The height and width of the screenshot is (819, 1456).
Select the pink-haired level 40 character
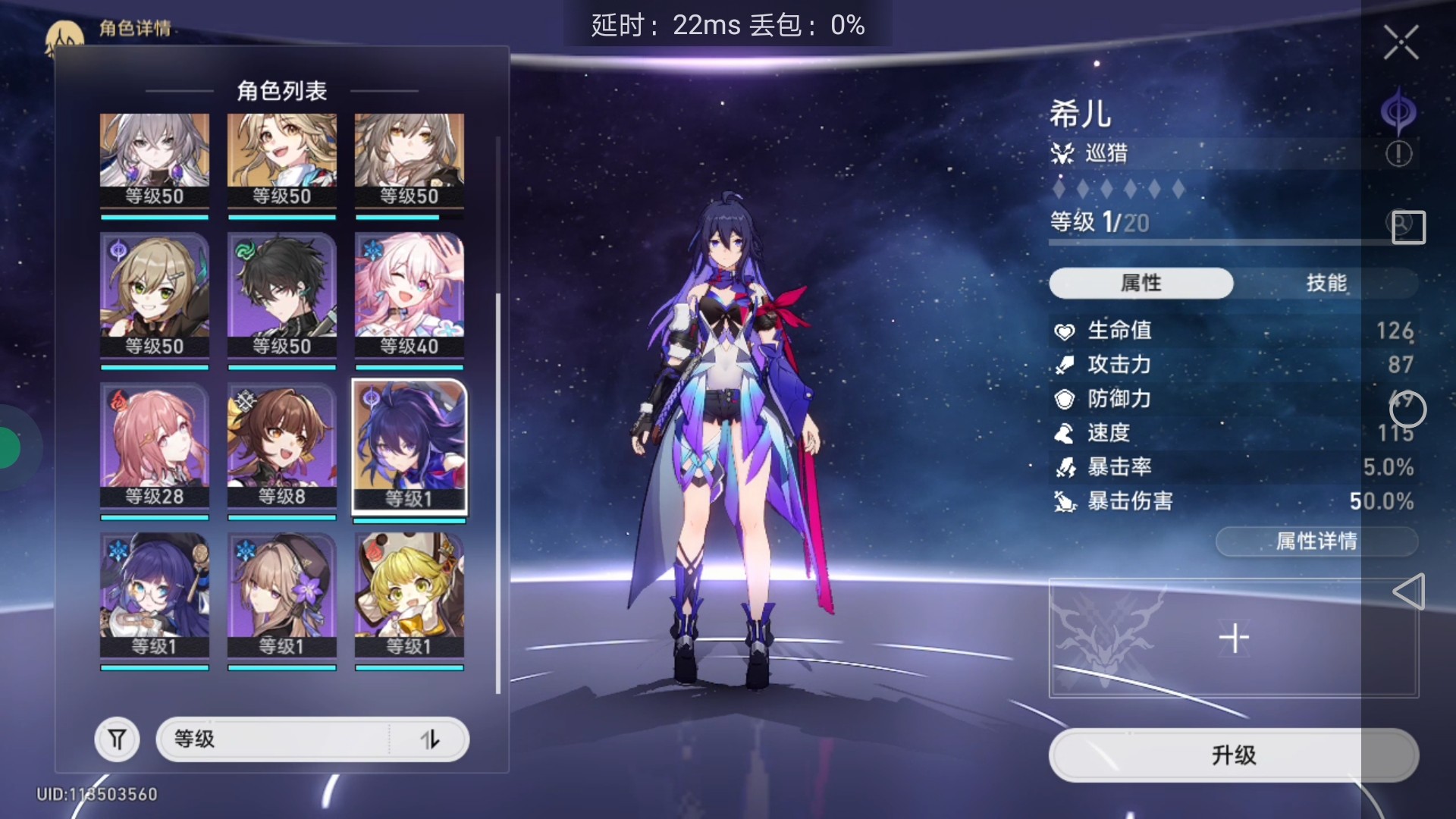(x=409, y=296)
